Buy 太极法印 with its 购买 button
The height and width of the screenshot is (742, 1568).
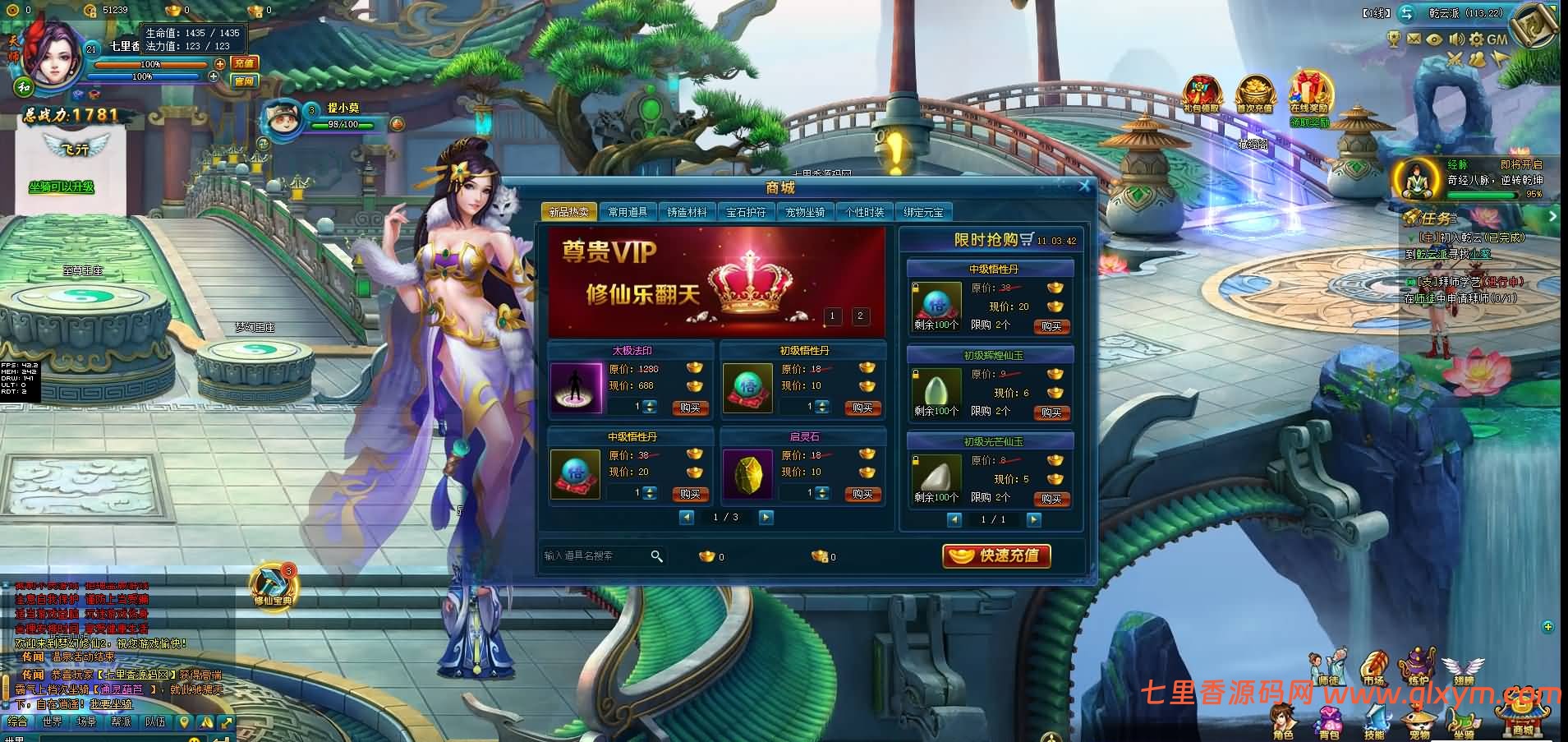tap(690, 408)
